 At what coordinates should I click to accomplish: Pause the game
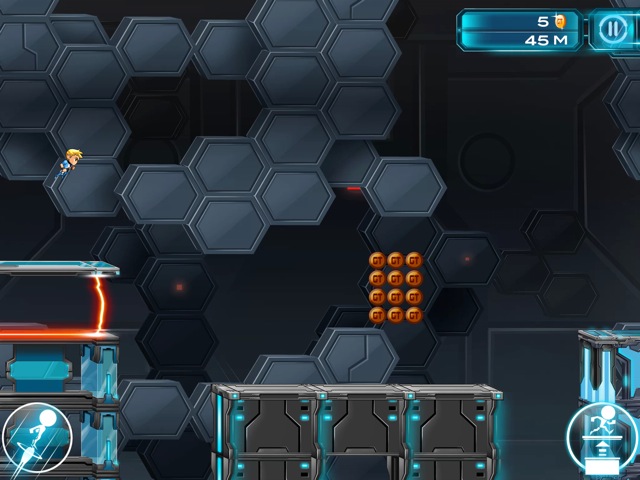610,30
